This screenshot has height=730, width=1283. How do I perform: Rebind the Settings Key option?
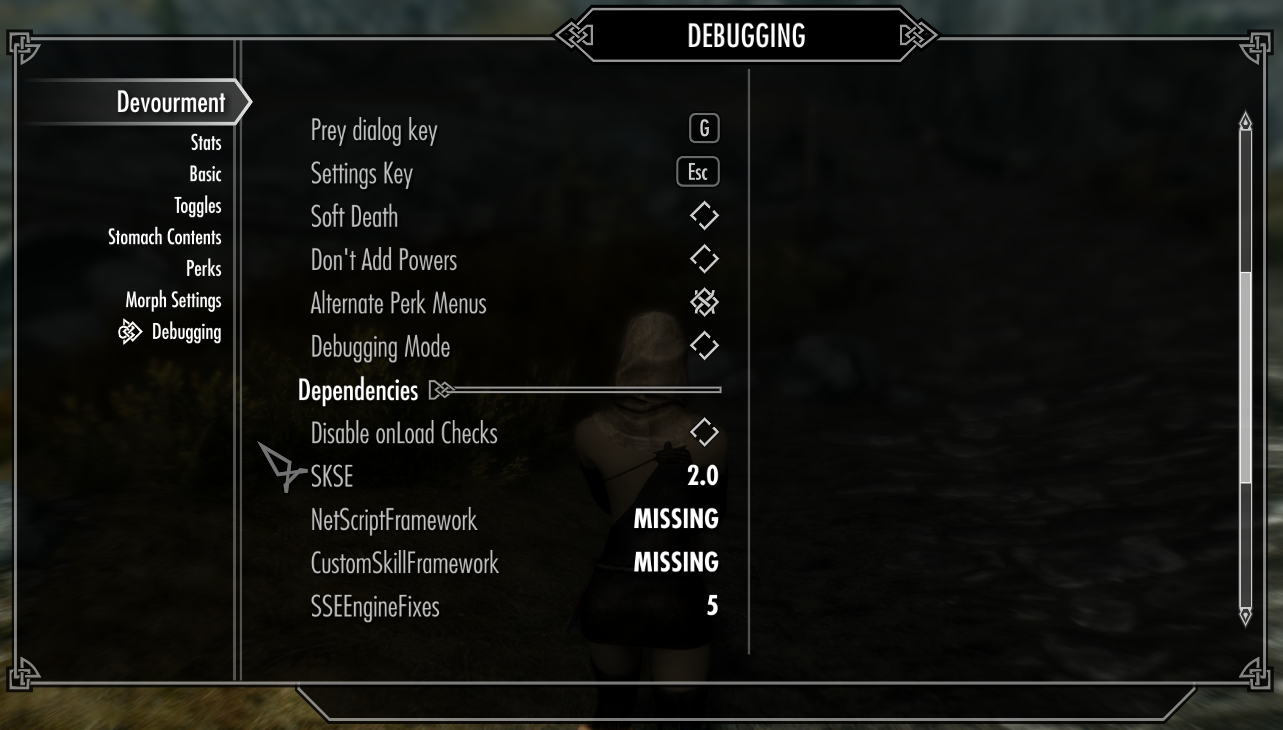click(x=697, y=172)
